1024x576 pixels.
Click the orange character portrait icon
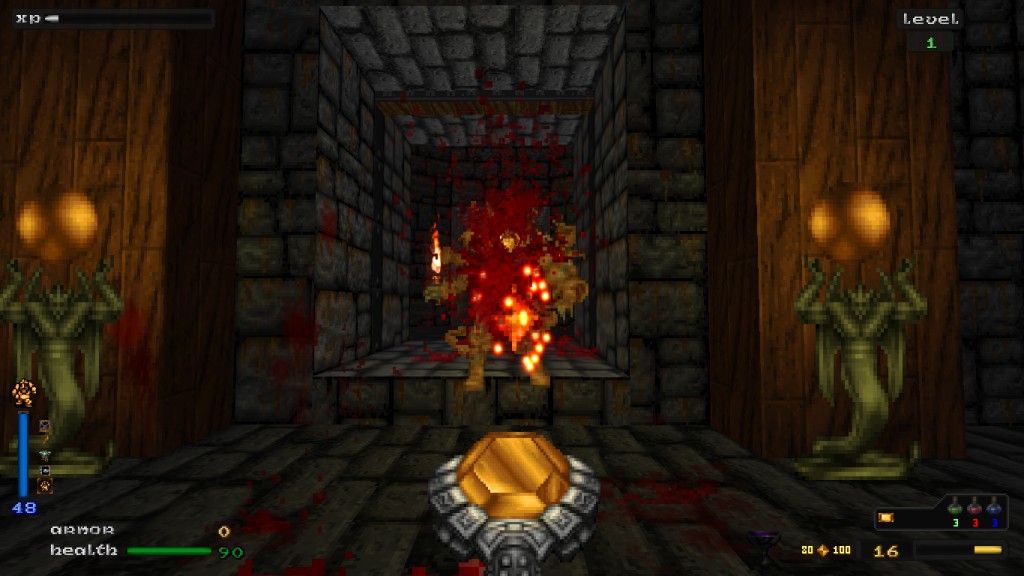pos(24,393)
